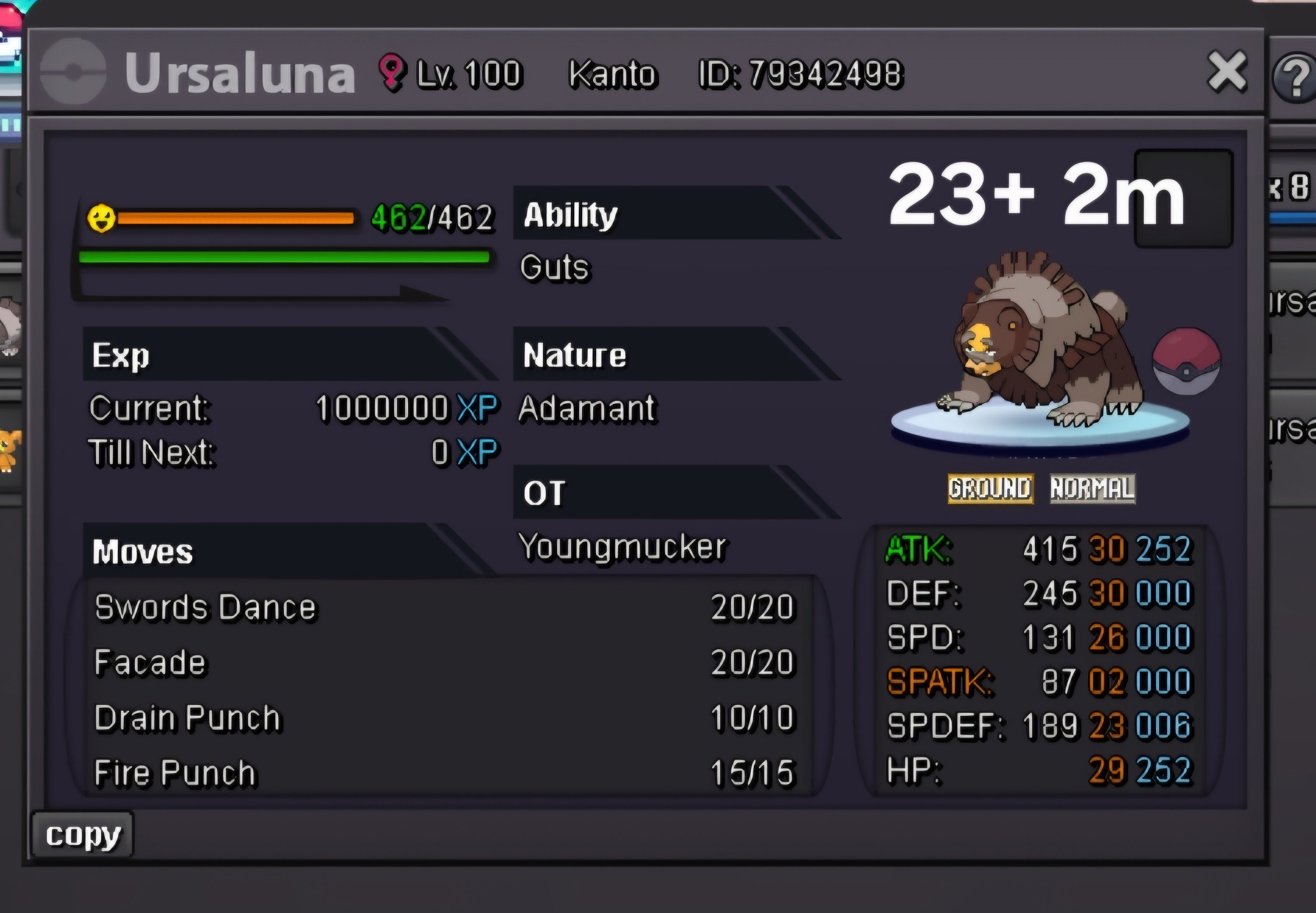Click the Guts ability text

(554, 267)
